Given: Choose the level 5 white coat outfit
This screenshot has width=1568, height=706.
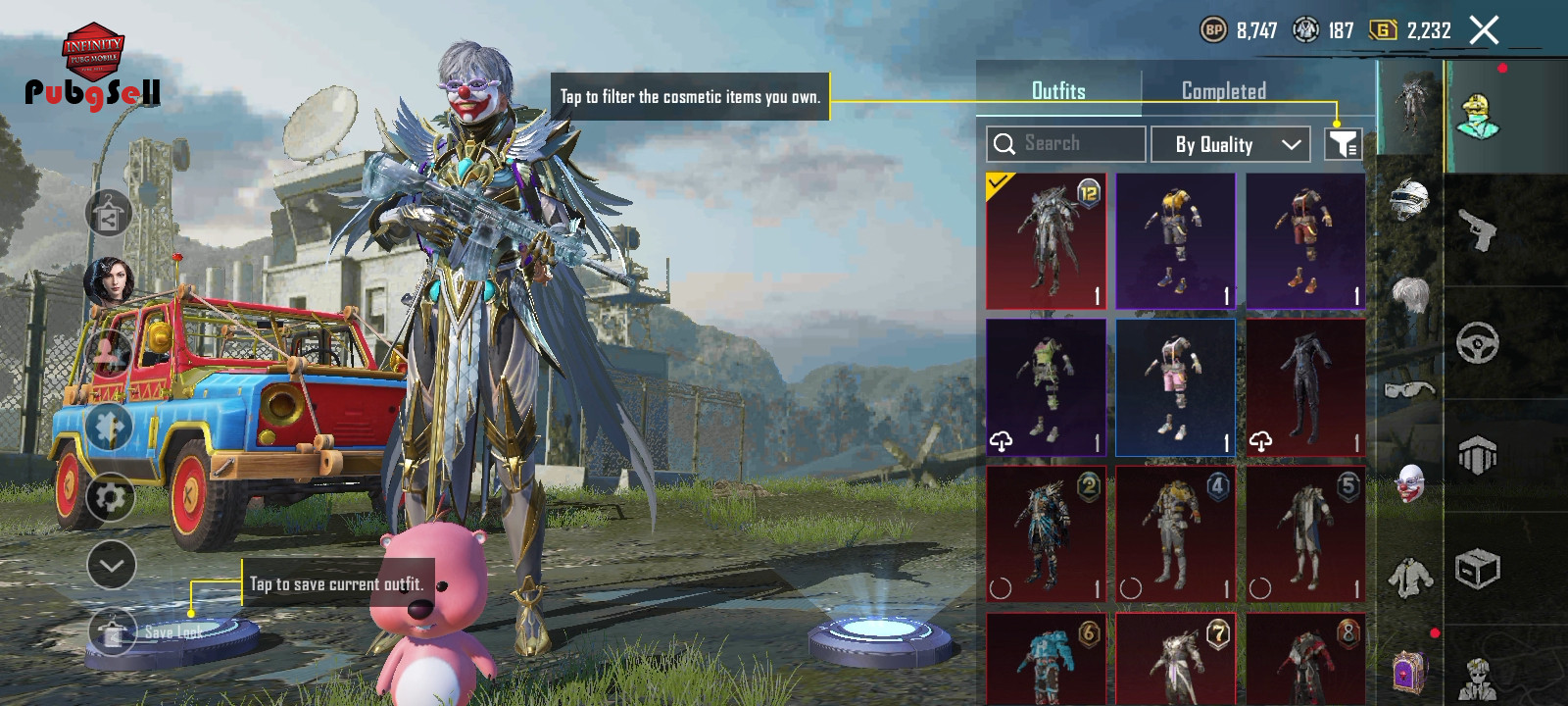Looking at the screenshot, I should tap(1305, 533).
